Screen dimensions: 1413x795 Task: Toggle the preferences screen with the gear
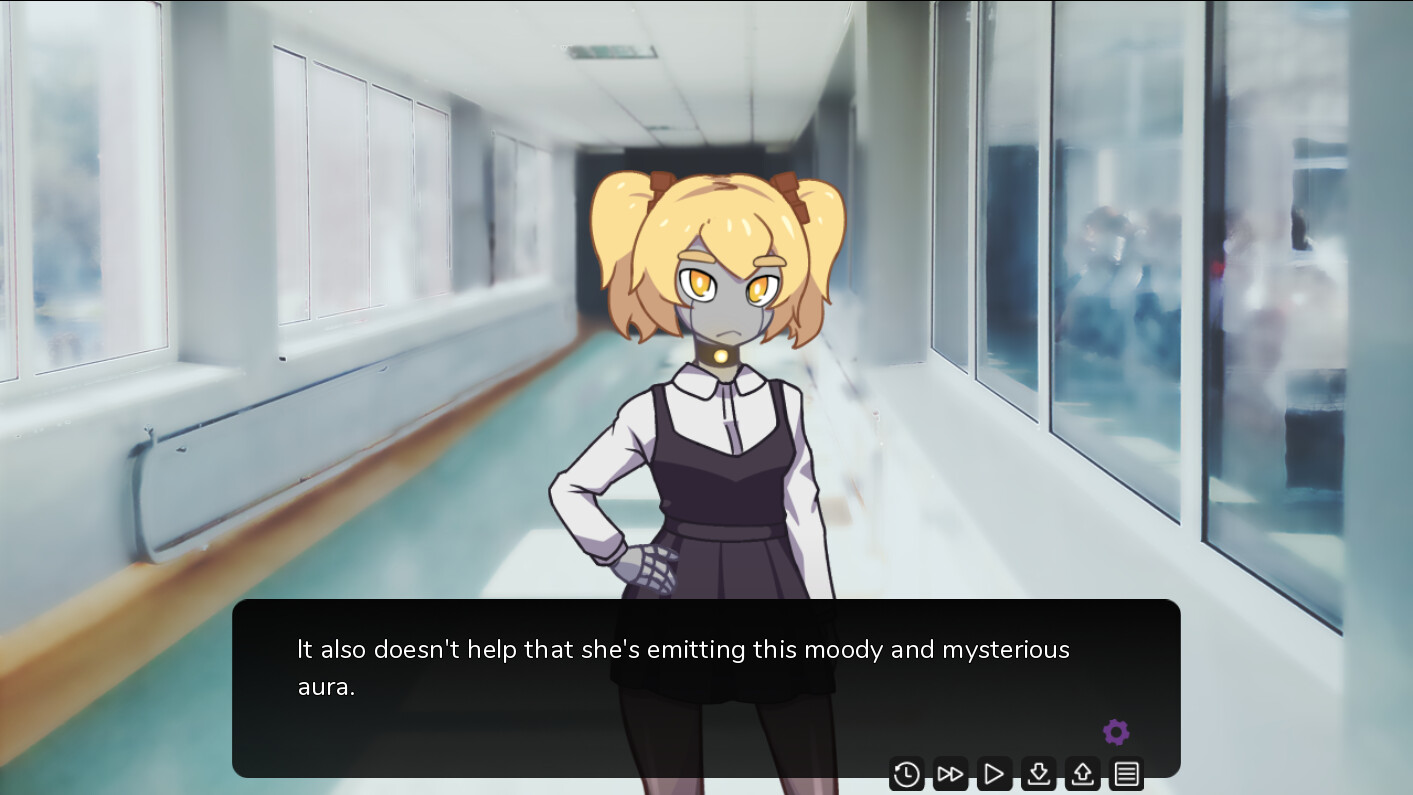click(x=1116, y=732)
